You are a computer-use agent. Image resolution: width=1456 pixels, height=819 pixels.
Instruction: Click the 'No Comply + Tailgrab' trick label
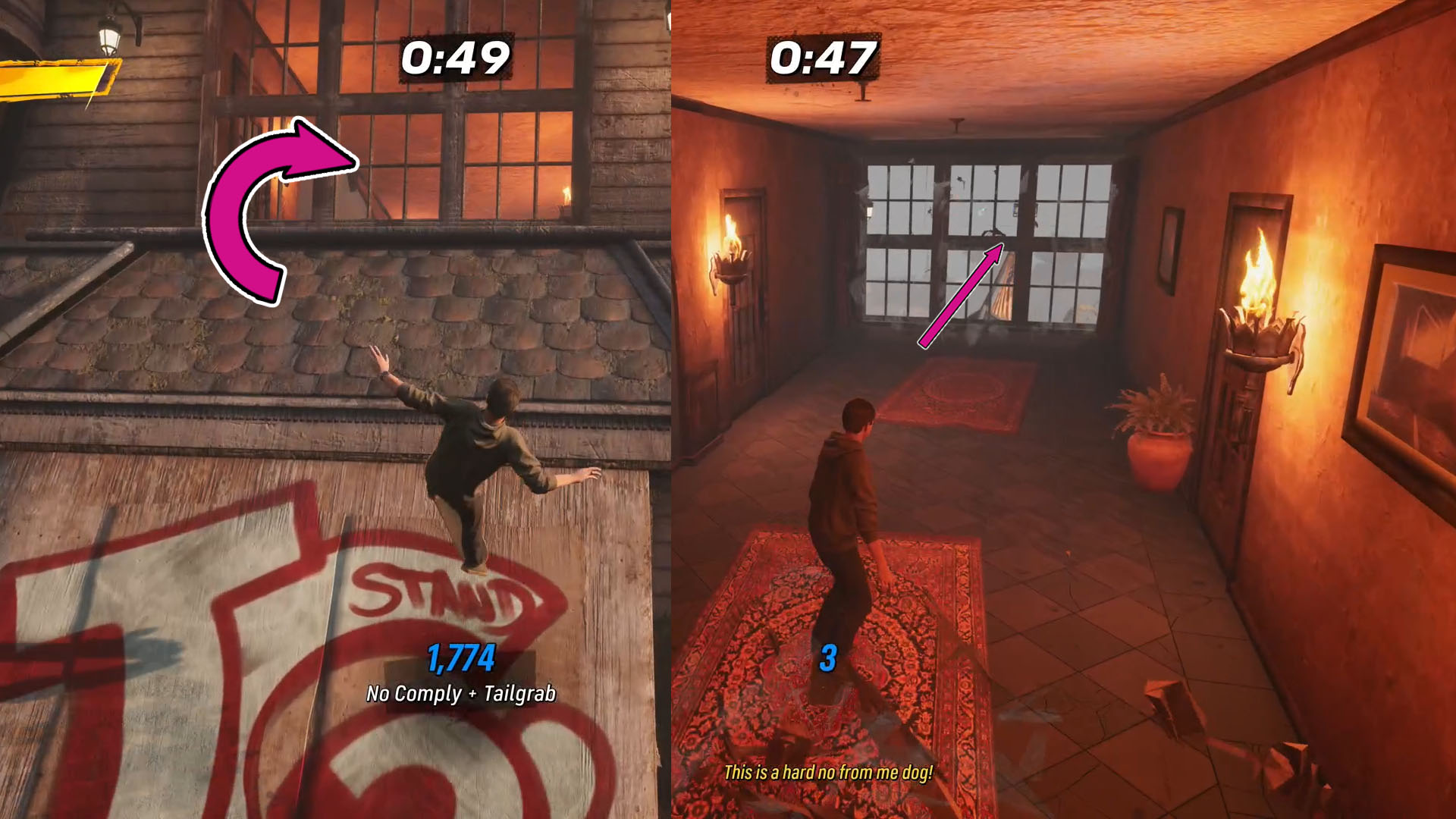point(461,692)
